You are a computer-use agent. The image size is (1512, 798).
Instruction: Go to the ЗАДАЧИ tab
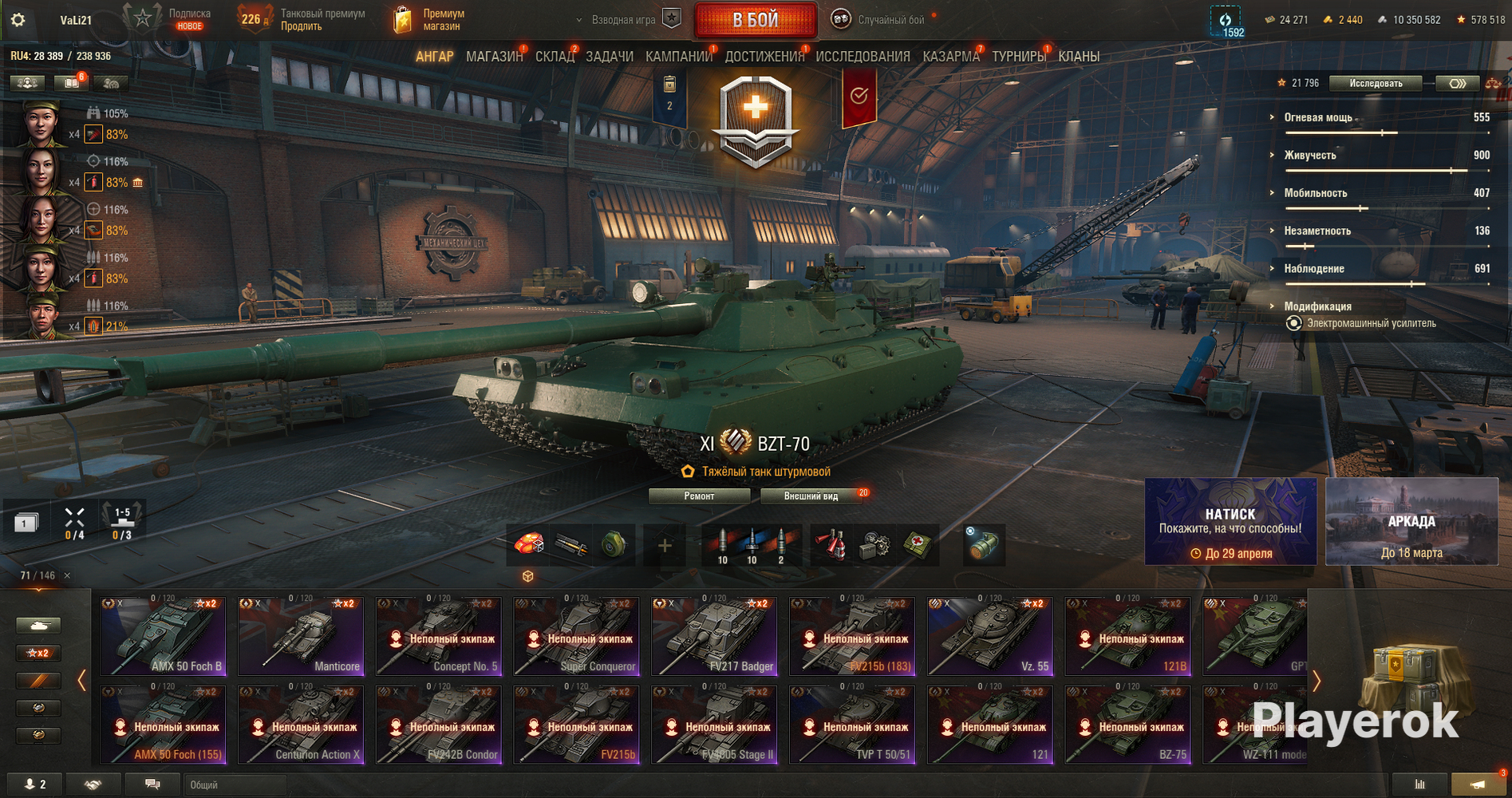coord(610,57)
